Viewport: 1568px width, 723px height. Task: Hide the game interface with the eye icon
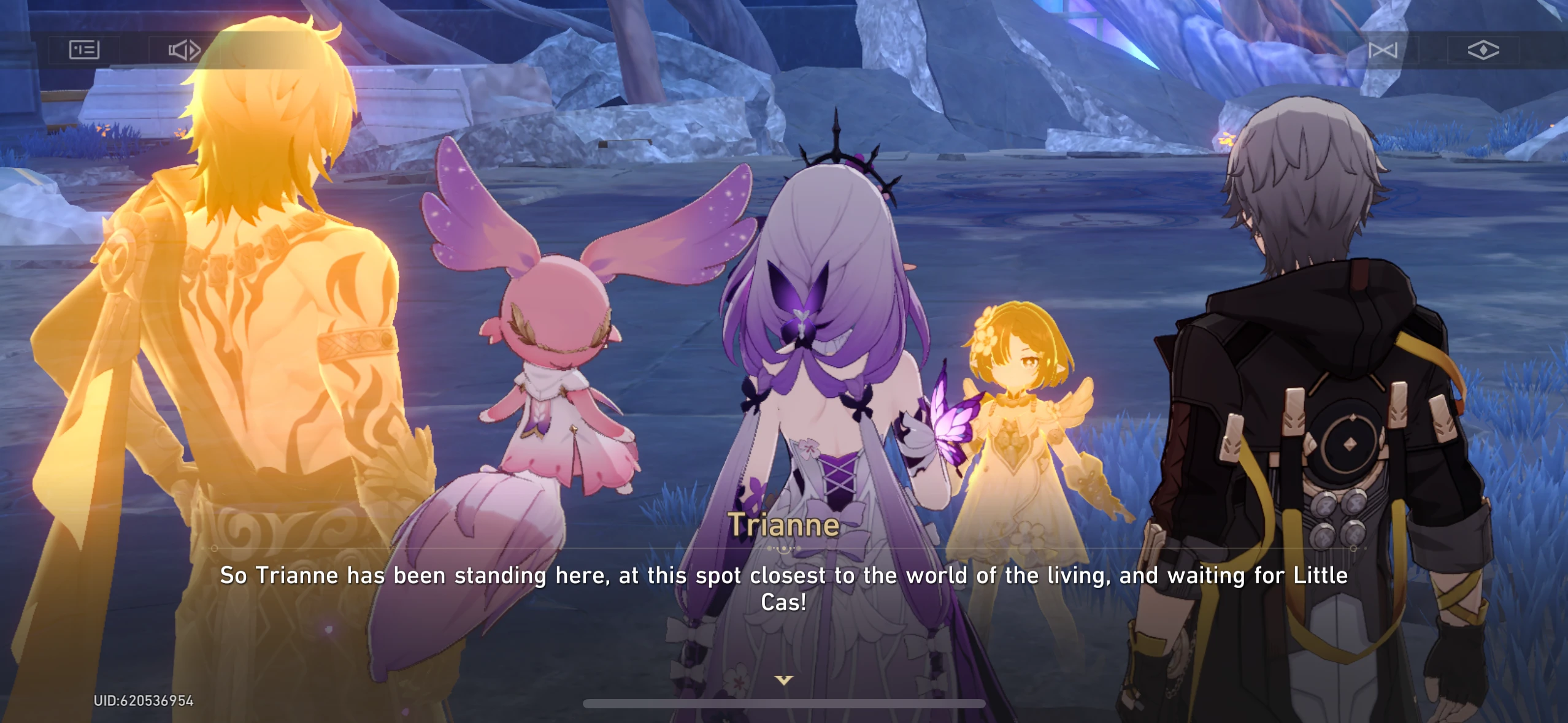[1485, 50]
